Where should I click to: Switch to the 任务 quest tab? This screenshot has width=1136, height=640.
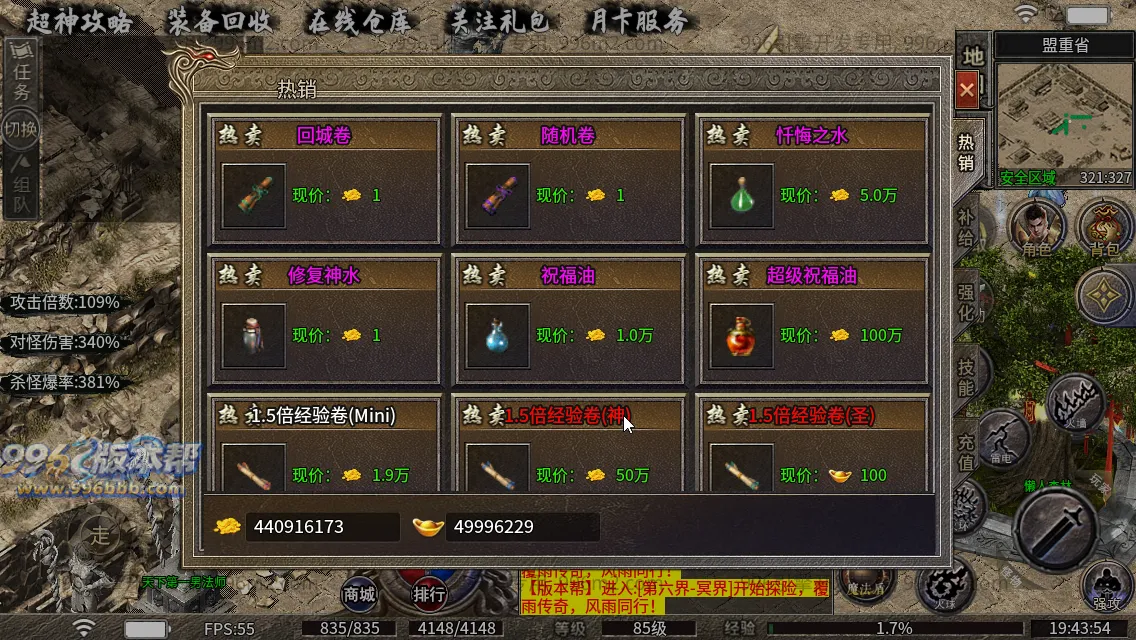tap(22, 80)
